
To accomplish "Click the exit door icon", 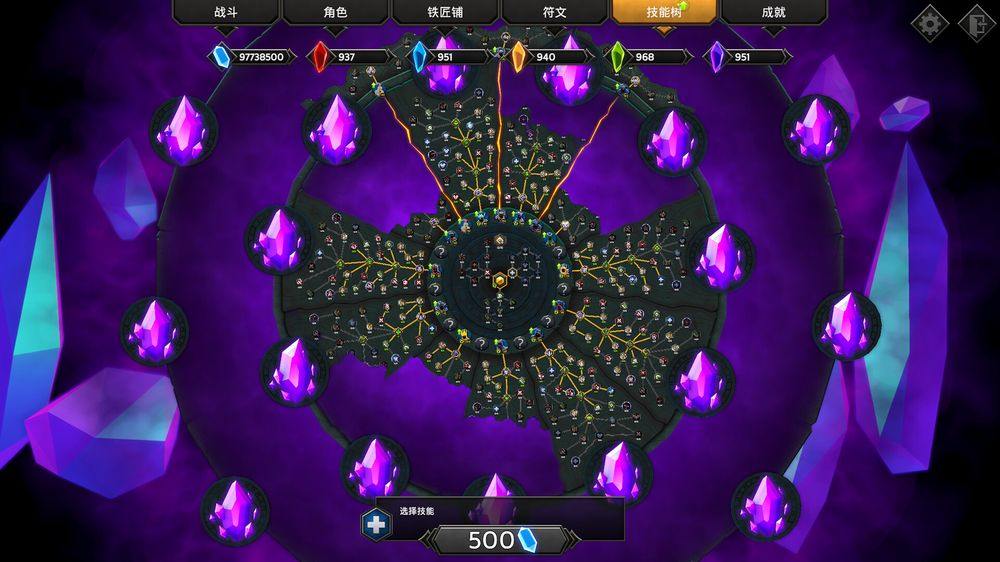I will [976, 23].
